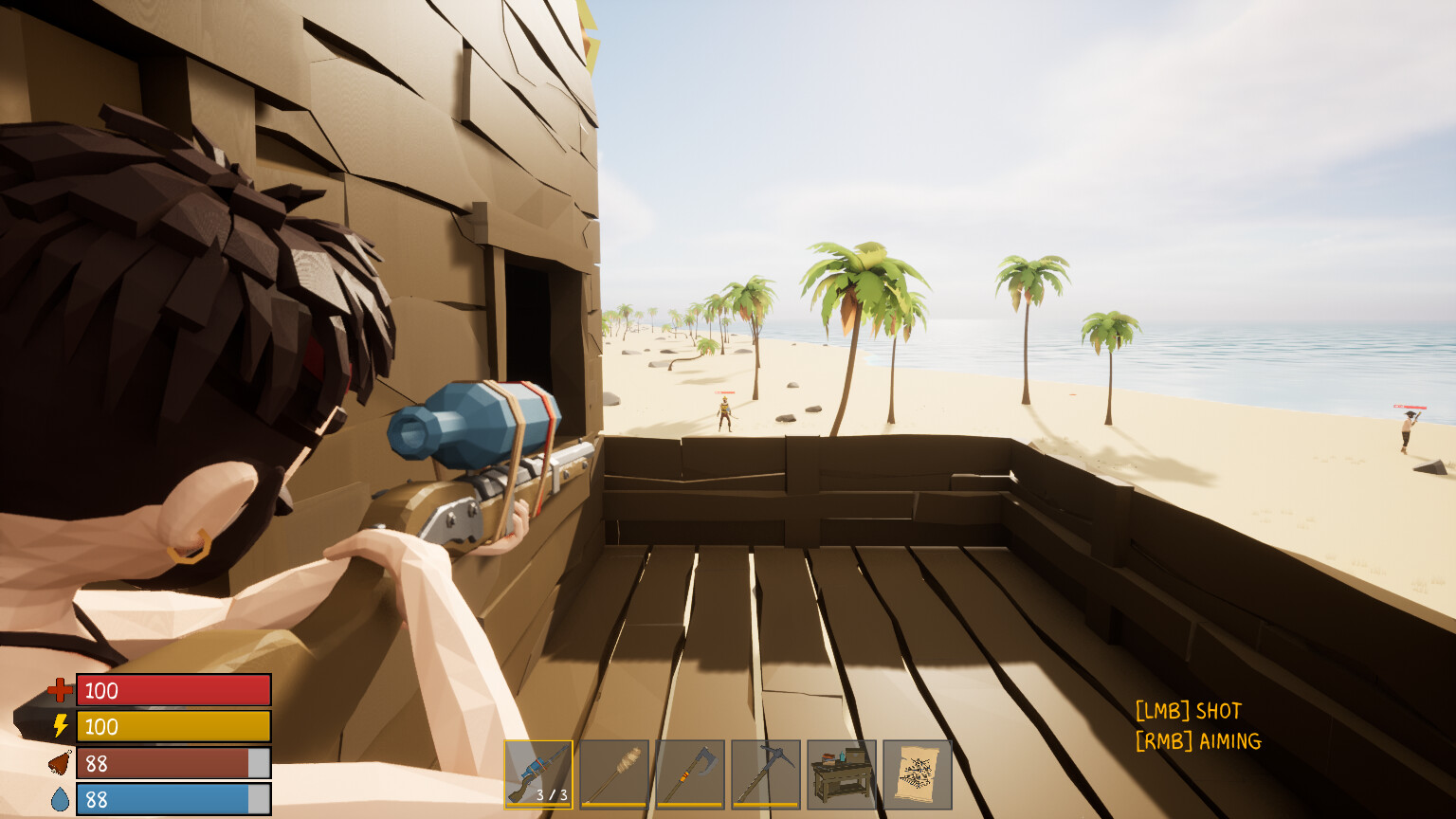Open the map in the last hotbar slot
Image resolution: width=1456 pixels, height=819 pixels.
pyautogui.click(x=916, y=770)
